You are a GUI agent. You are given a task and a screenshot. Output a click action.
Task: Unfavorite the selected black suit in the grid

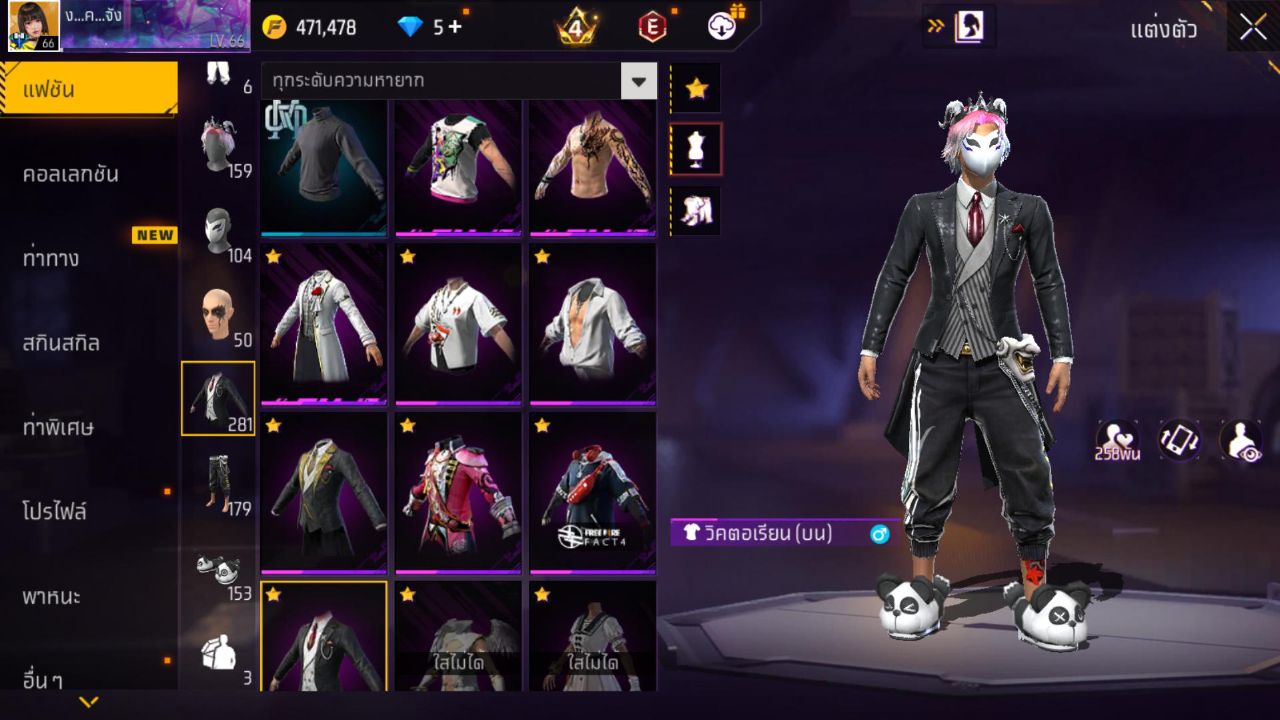pos(272,593)
